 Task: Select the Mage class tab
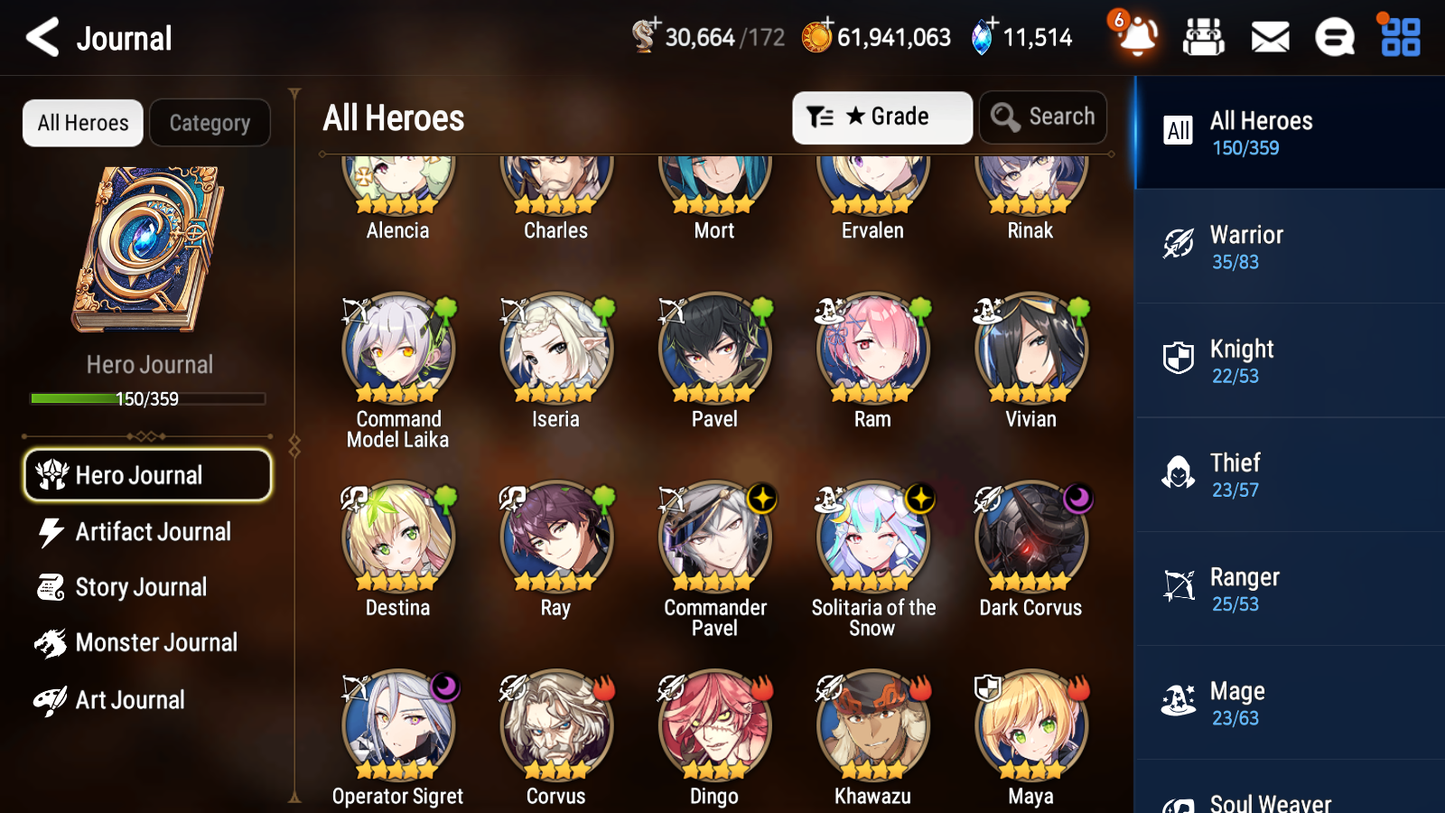pyautogui.click(x=1289, y=702)
